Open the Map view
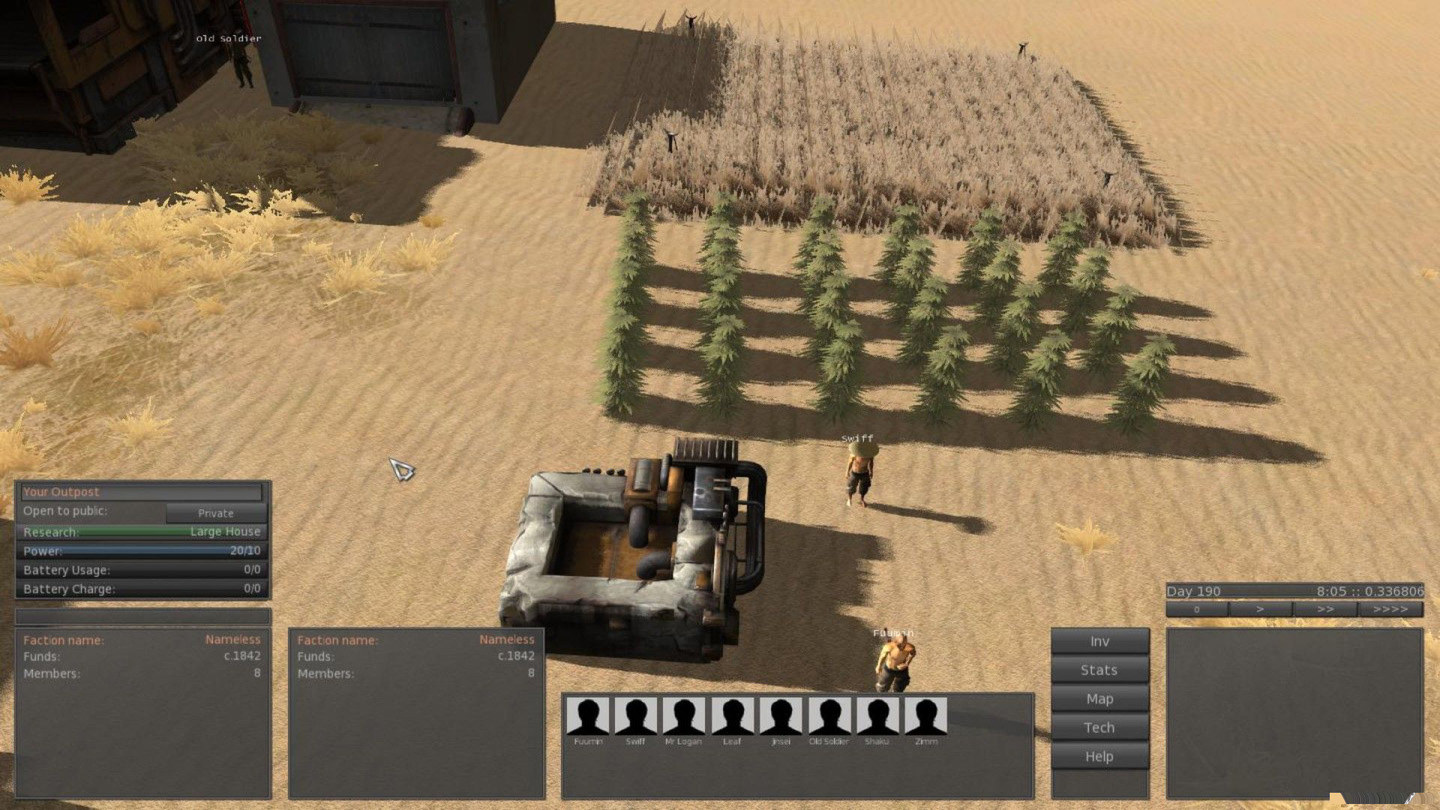Image resolution: width=1440 pixels, height=810 pixels. [x=1099, y=699]
